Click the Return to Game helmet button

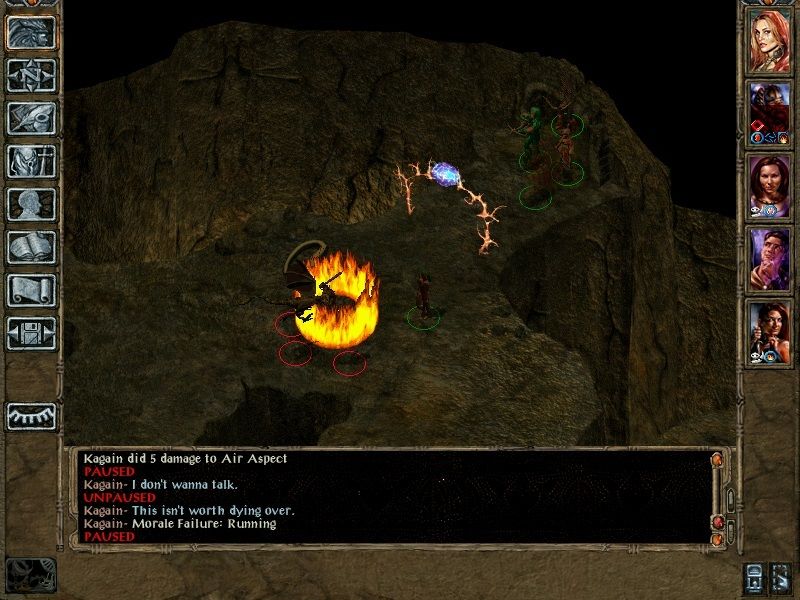[31, 32]
